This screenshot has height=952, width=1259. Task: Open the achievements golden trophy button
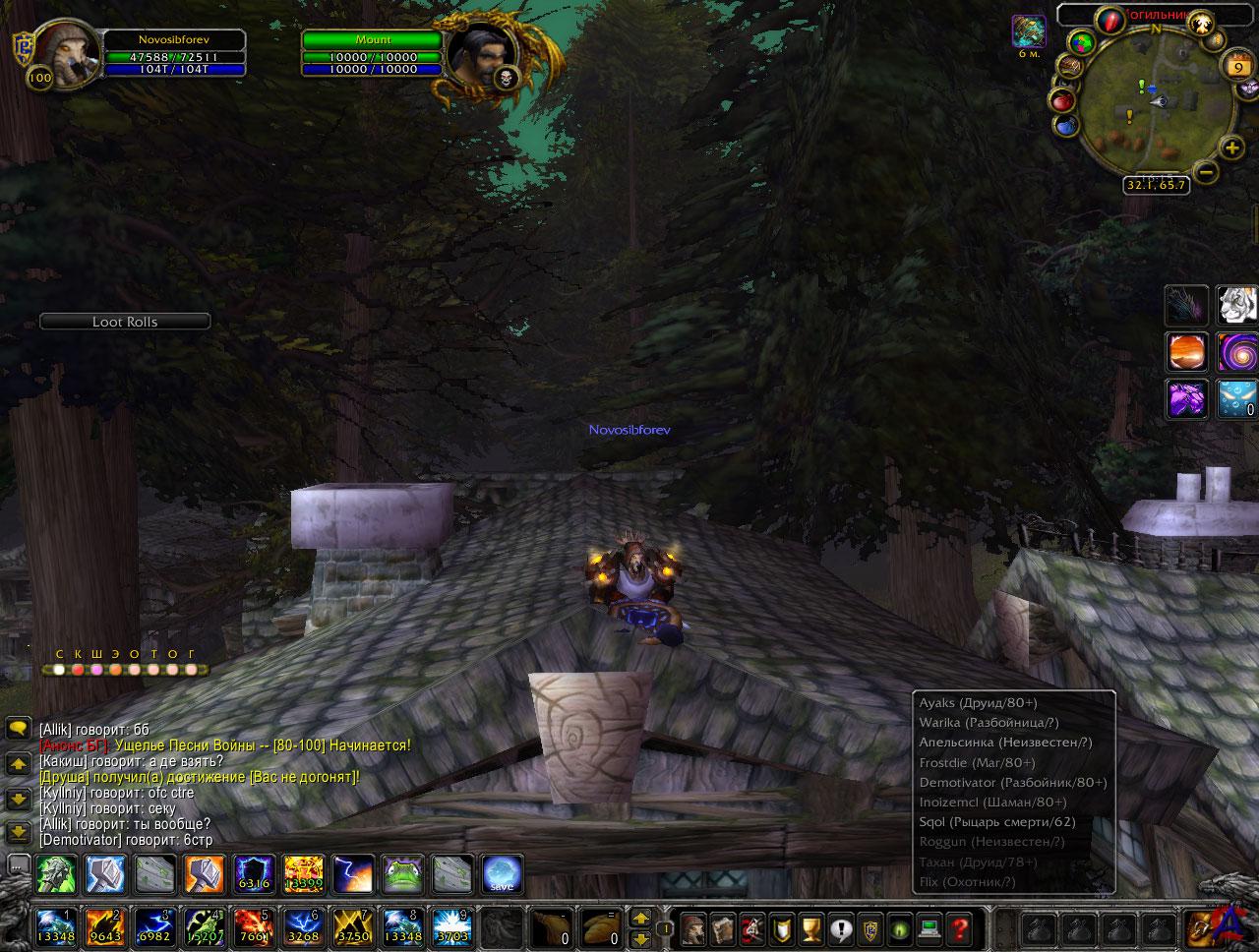coord(810,928)
